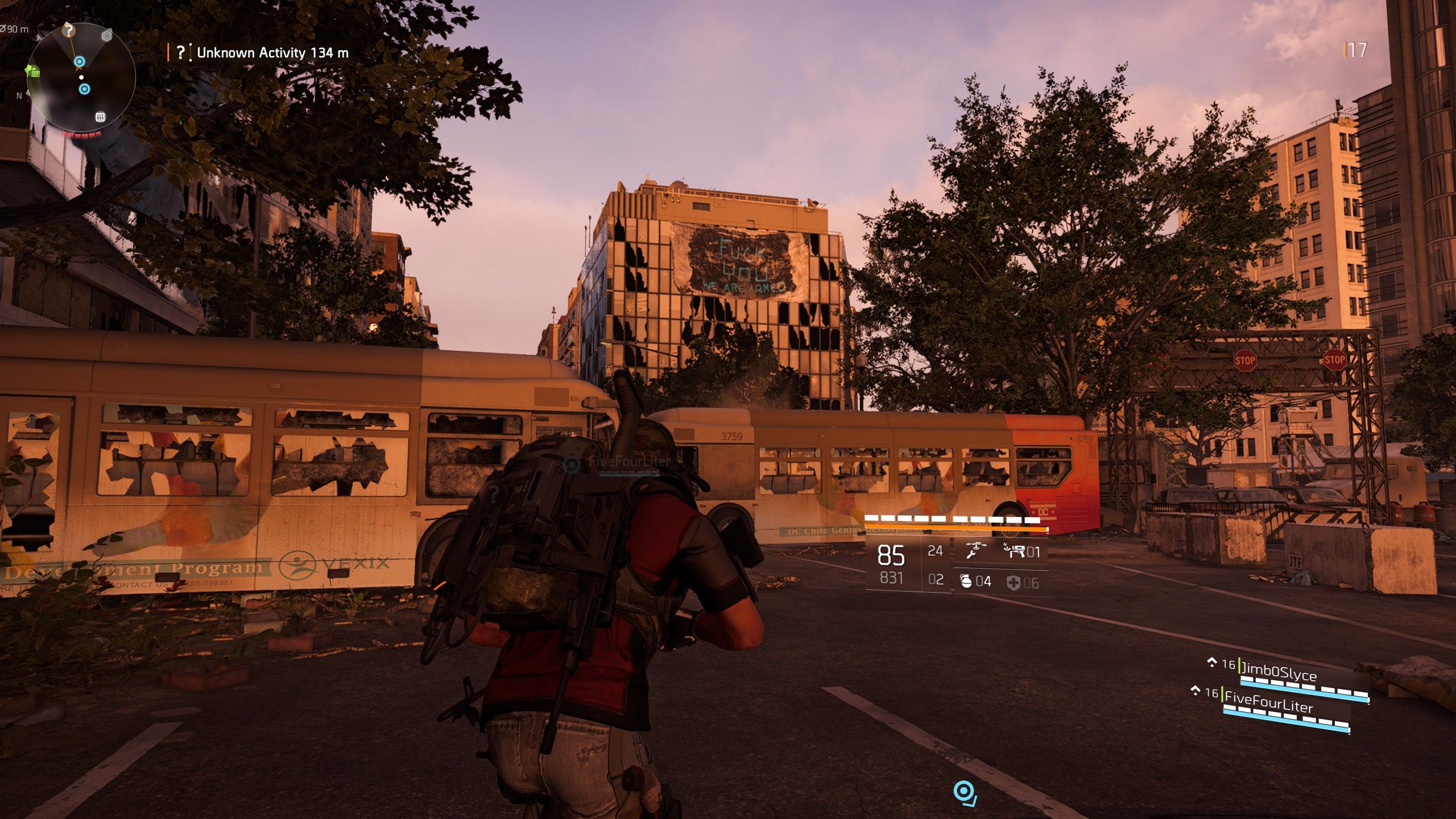Click the circular minimap
Screen dimensions: 1456x819
(x=81, y=78)
